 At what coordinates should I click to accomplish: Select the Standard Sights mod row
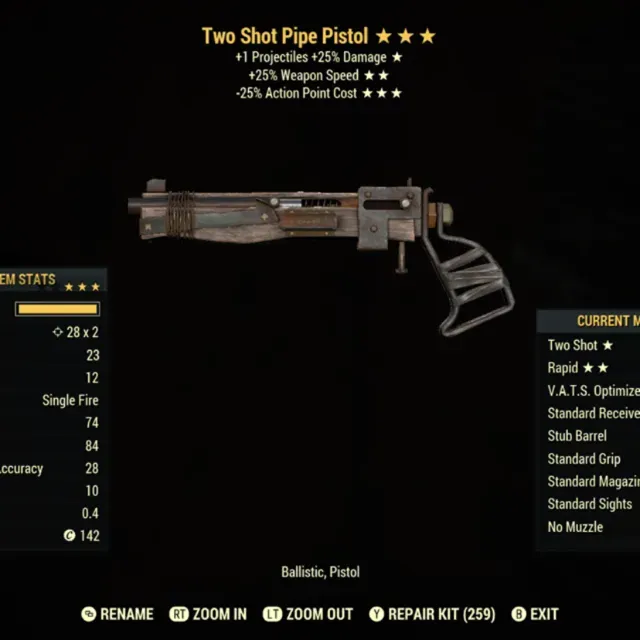pos(590,504)
